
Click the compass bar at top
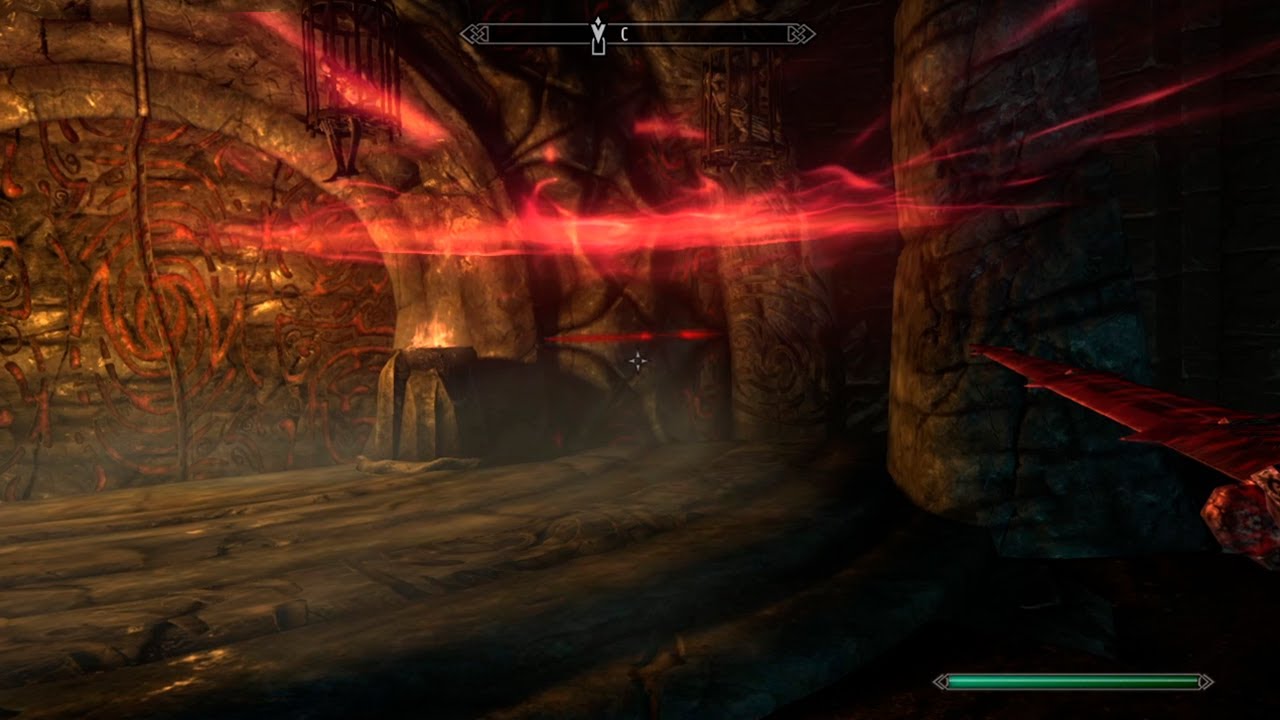[x=700, y=35]
